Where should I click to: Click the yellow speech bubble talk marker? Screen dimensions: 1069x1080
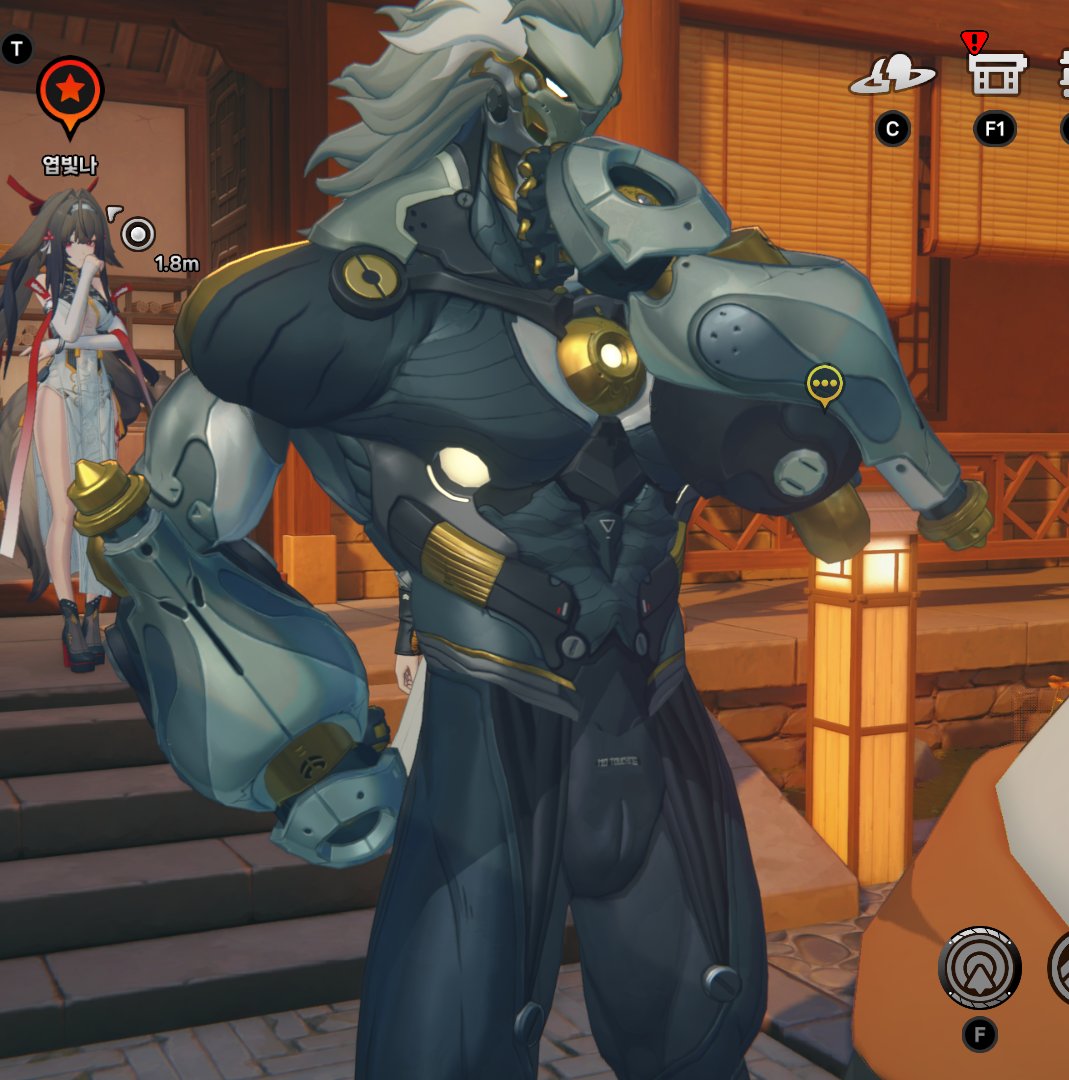824,384
